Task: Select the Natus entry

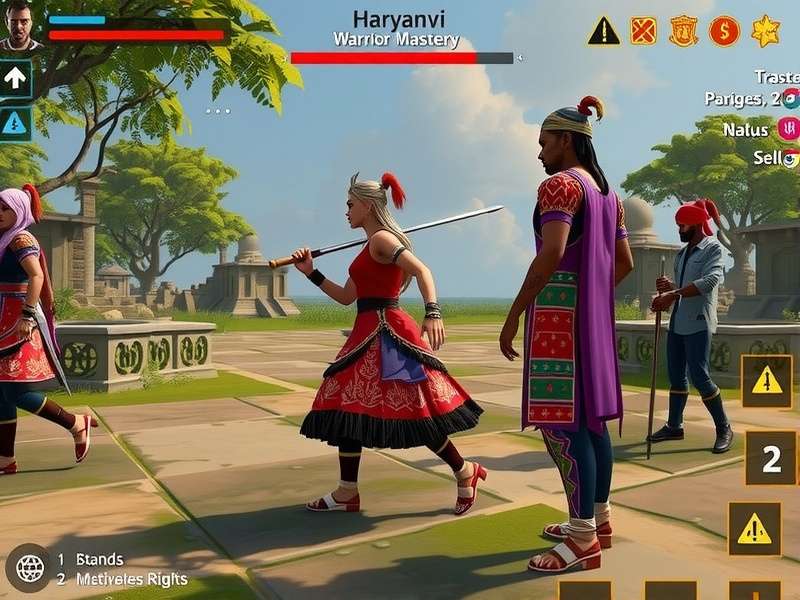Action: tap(745, 129)
